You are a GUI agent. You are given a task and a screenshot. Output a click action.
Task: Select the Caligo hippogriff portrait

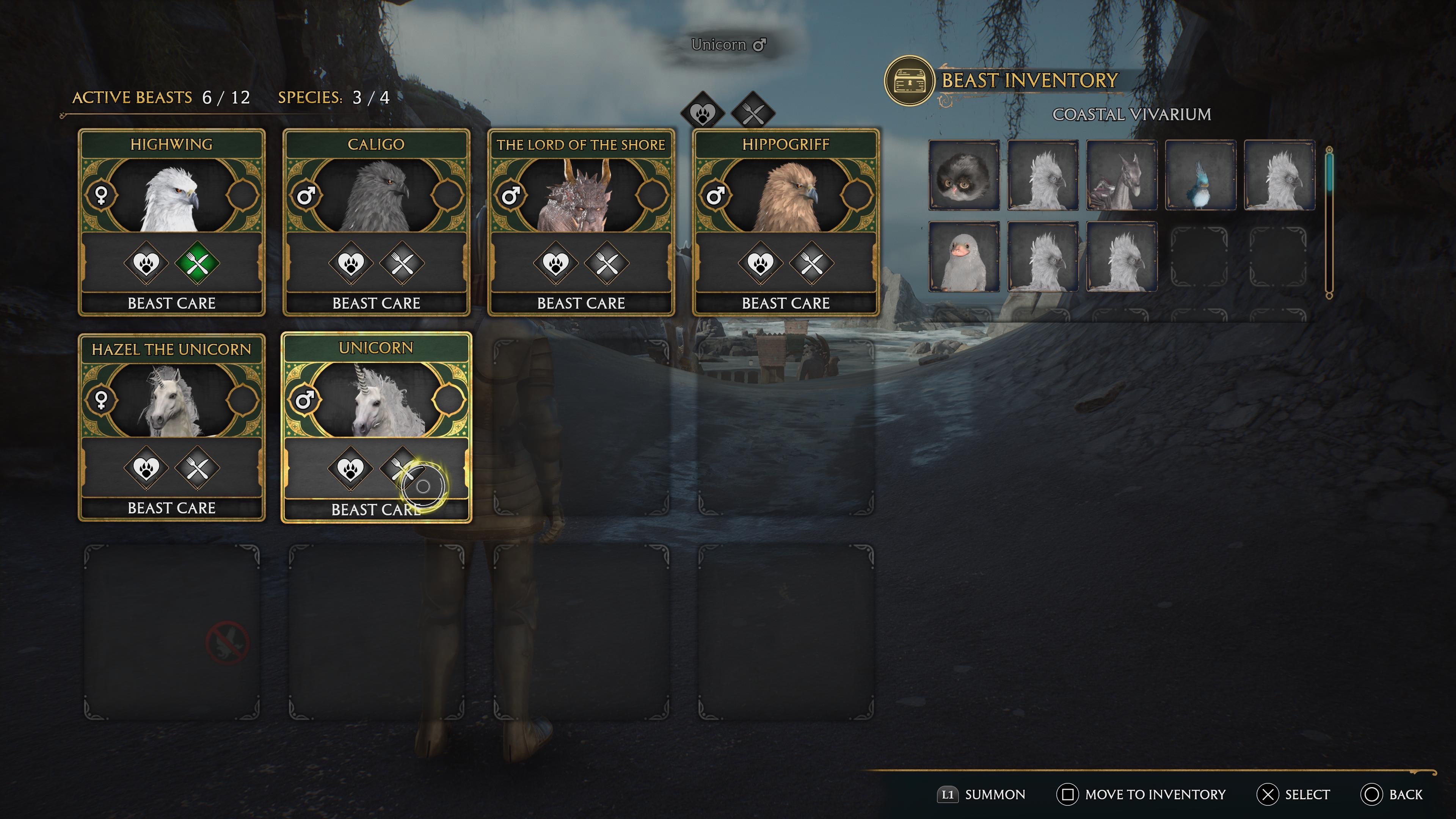[377, 197]
